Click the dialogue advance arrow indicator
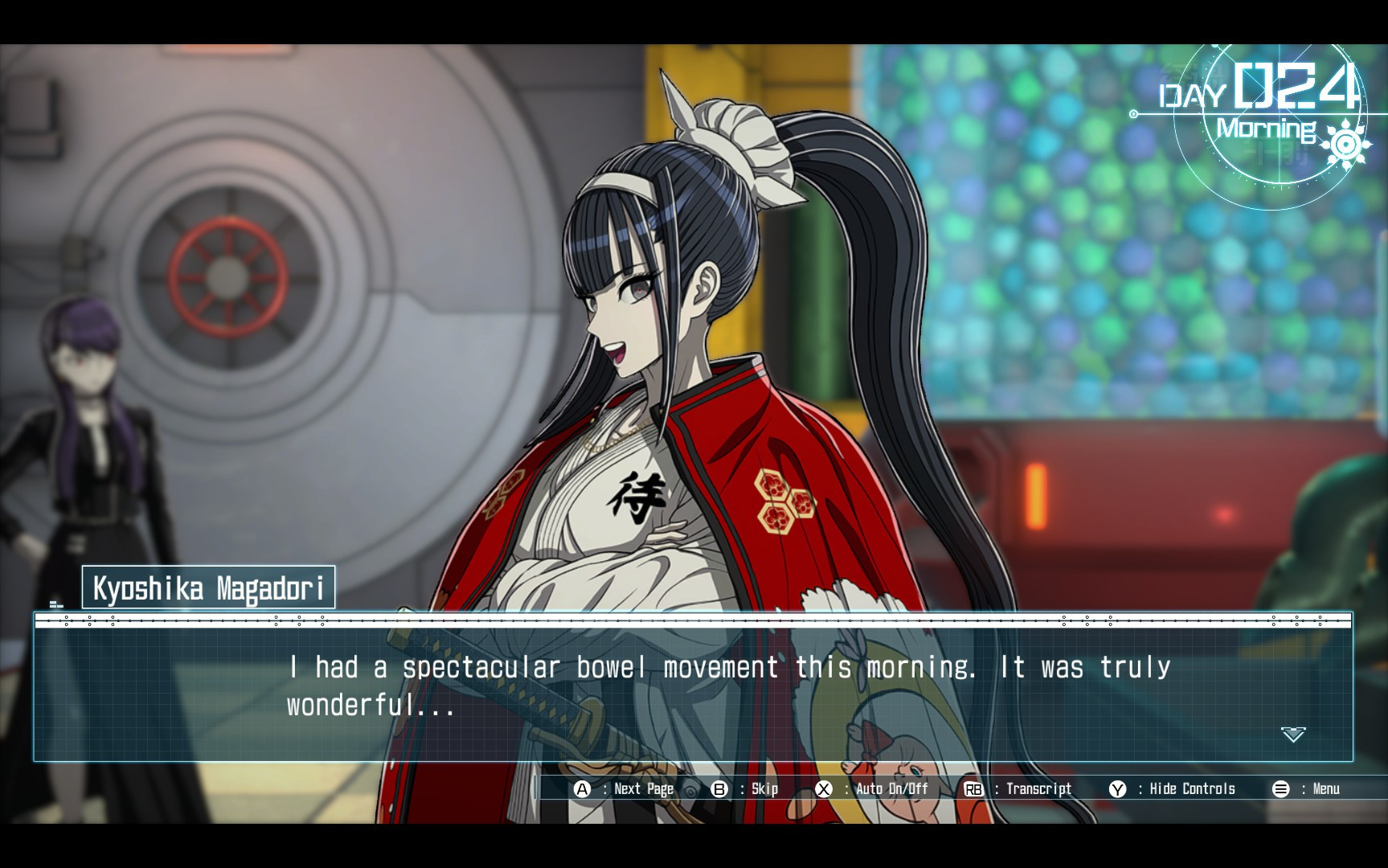The image size is (1388, 868). click(1293, 734)
